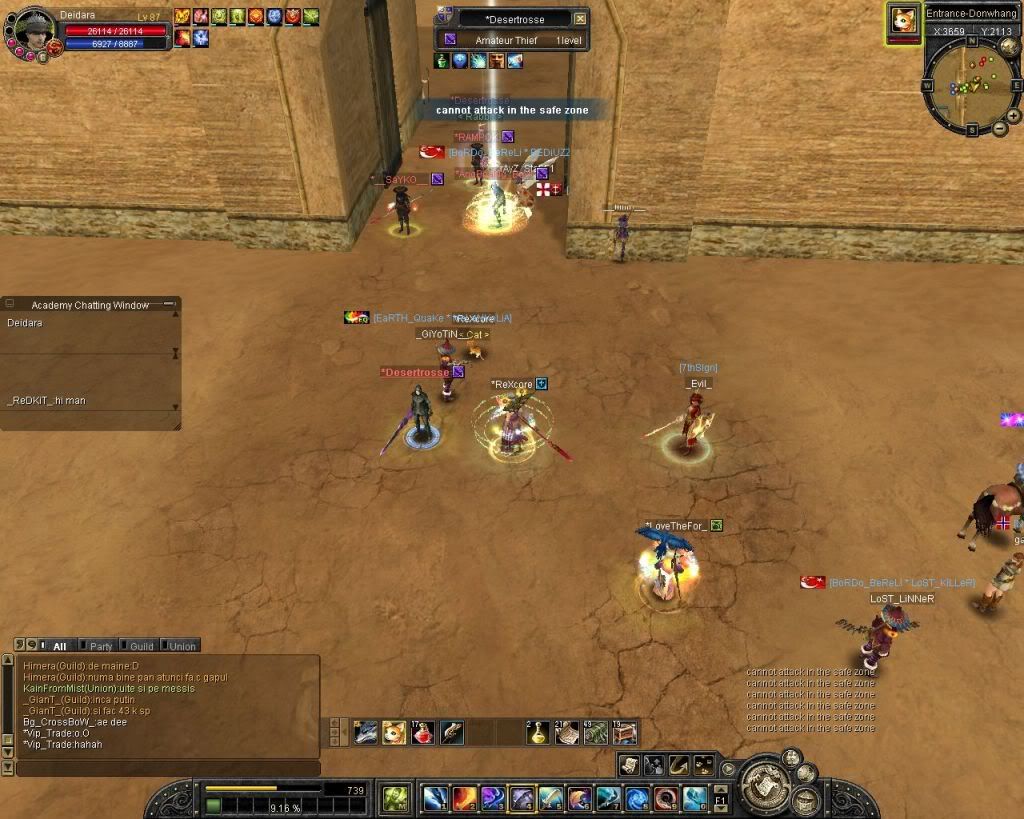Select the All chat tab

click(57, 646)
